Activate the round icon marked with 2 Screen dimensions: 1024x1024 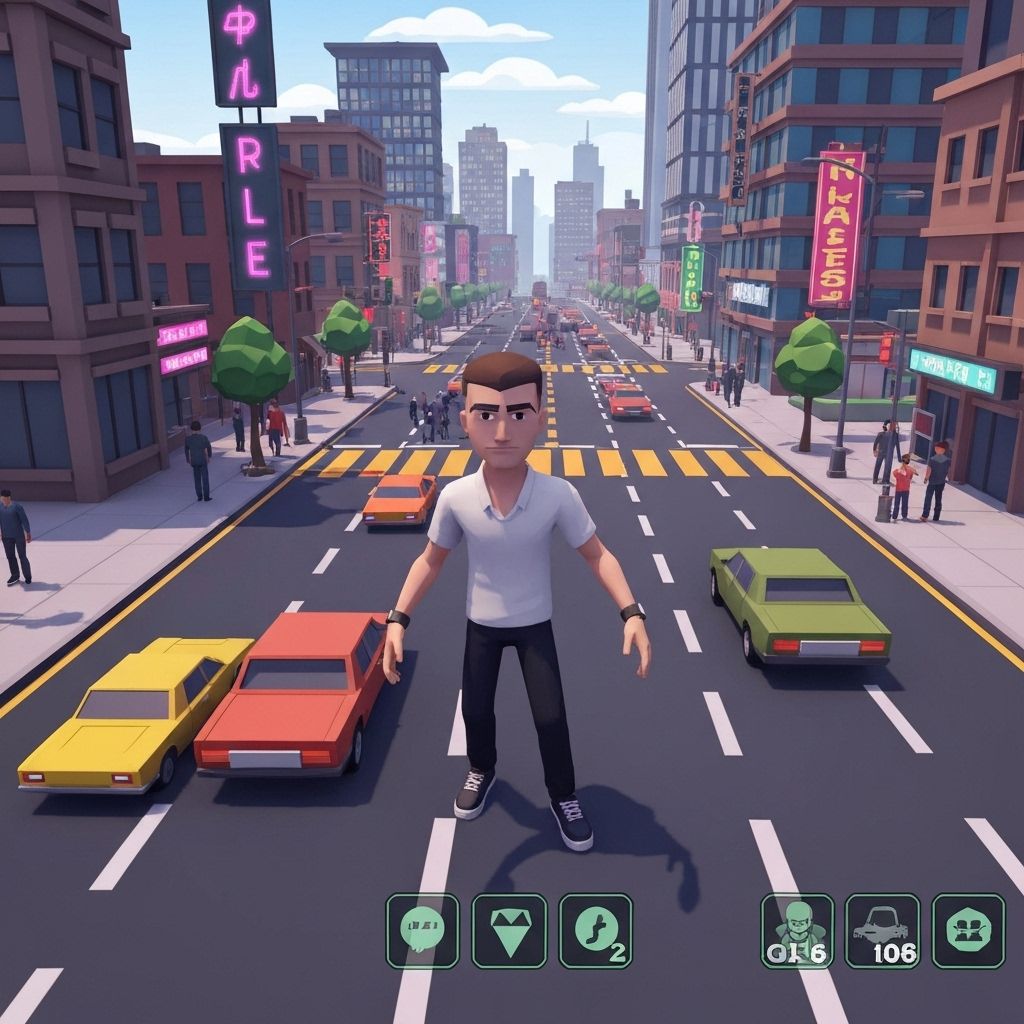click(x=595, y=930)
